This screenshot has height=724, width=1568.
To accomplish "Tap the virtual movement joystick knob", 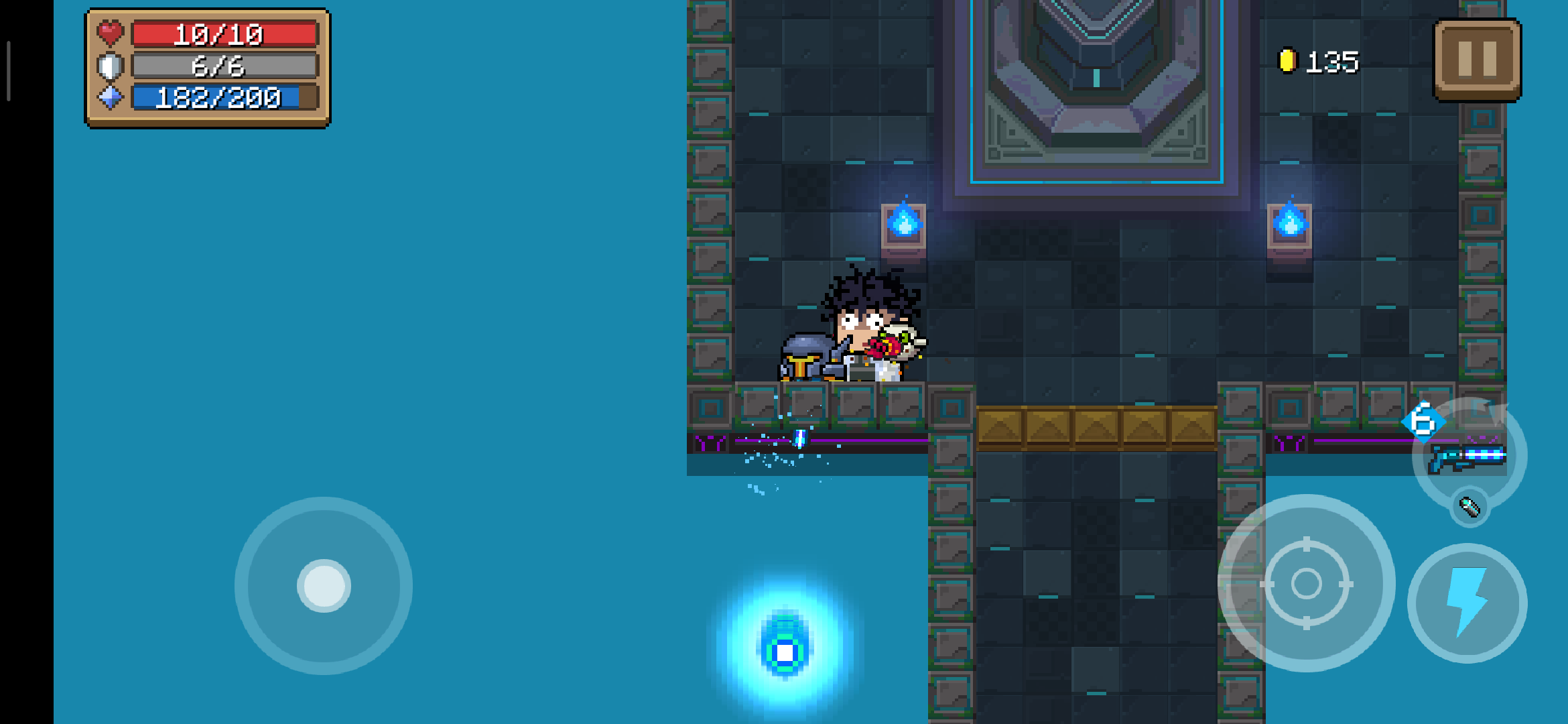I will (x=324, y=586).
